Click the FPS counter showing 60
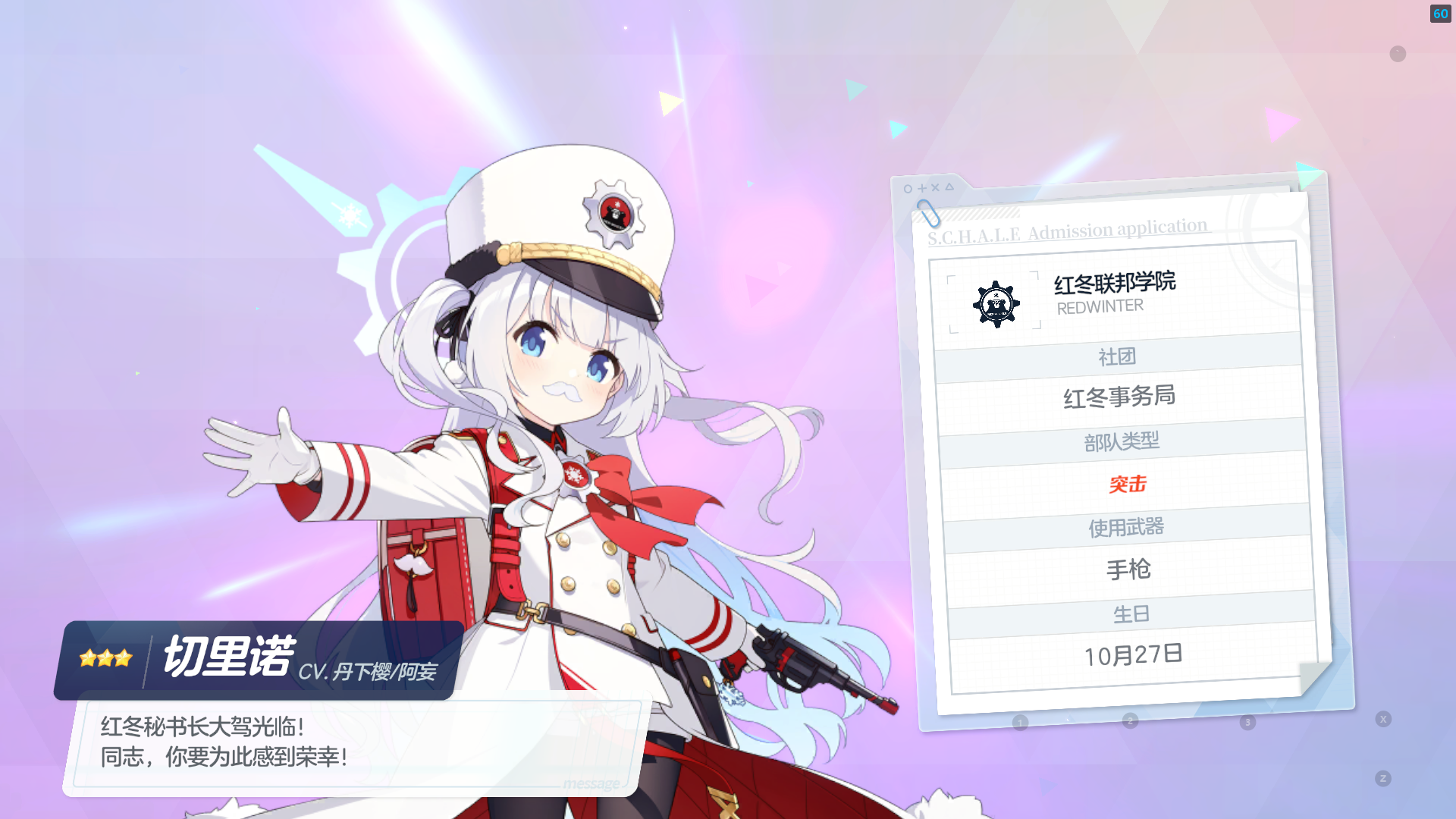This screenshot has width=1456, height=819. 1440,14
